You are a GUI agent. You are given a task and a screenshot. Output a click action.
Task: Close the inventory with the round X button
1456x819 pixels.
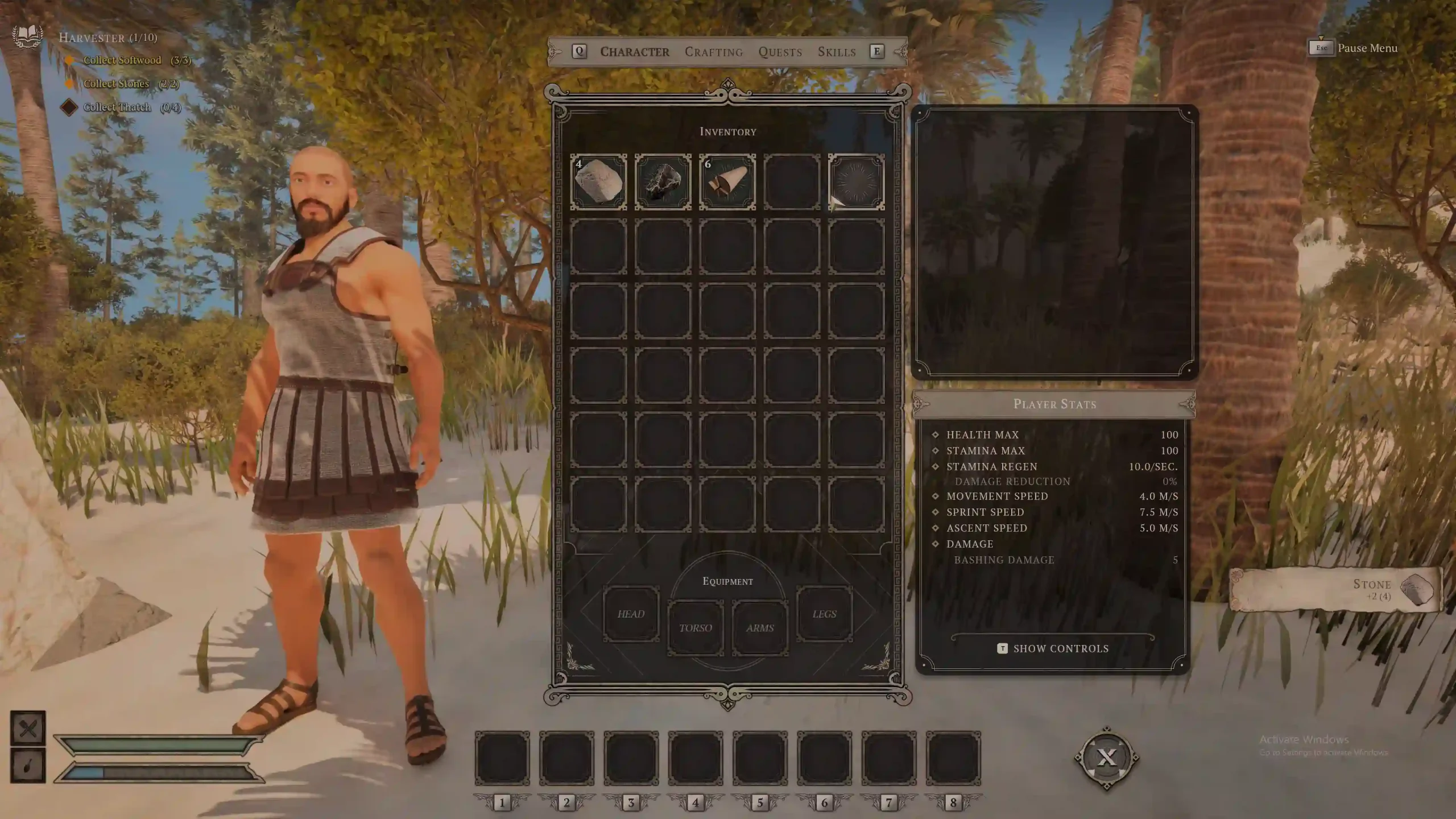(1106, 757)
